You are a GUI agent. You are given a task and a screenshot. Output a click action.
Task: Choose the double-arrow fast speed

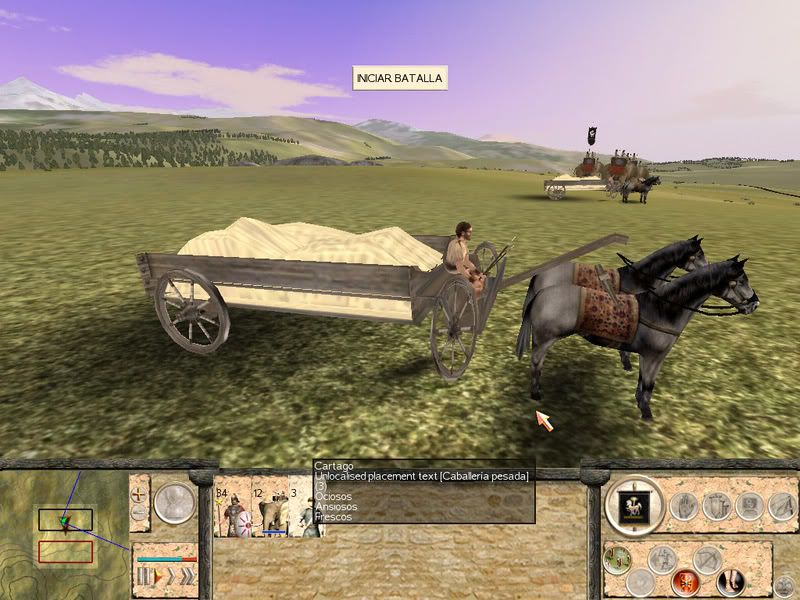click(169, 575)
